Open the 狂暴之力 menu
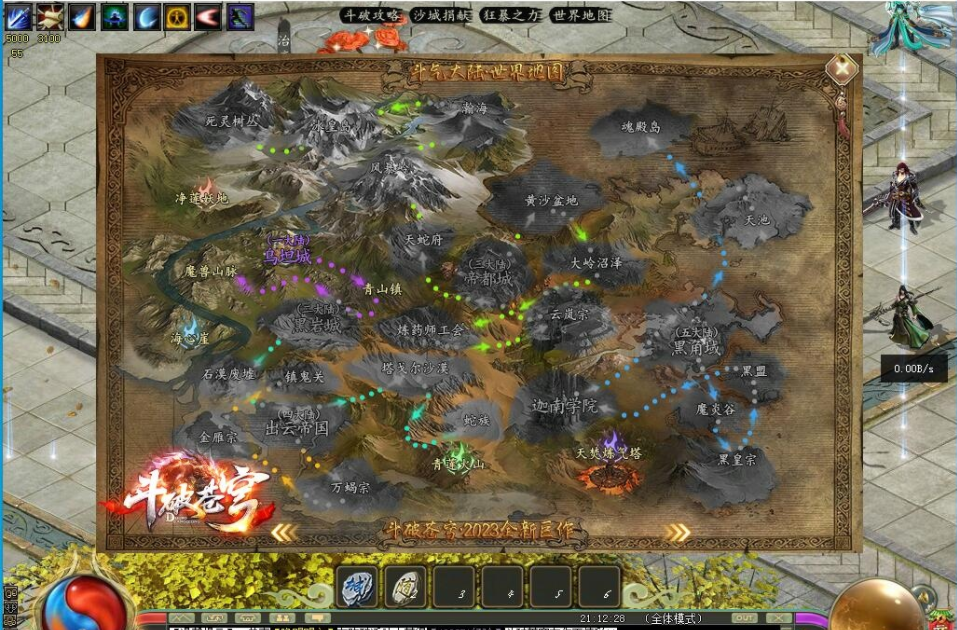This screenshot has width=957, height=630. 510,16
